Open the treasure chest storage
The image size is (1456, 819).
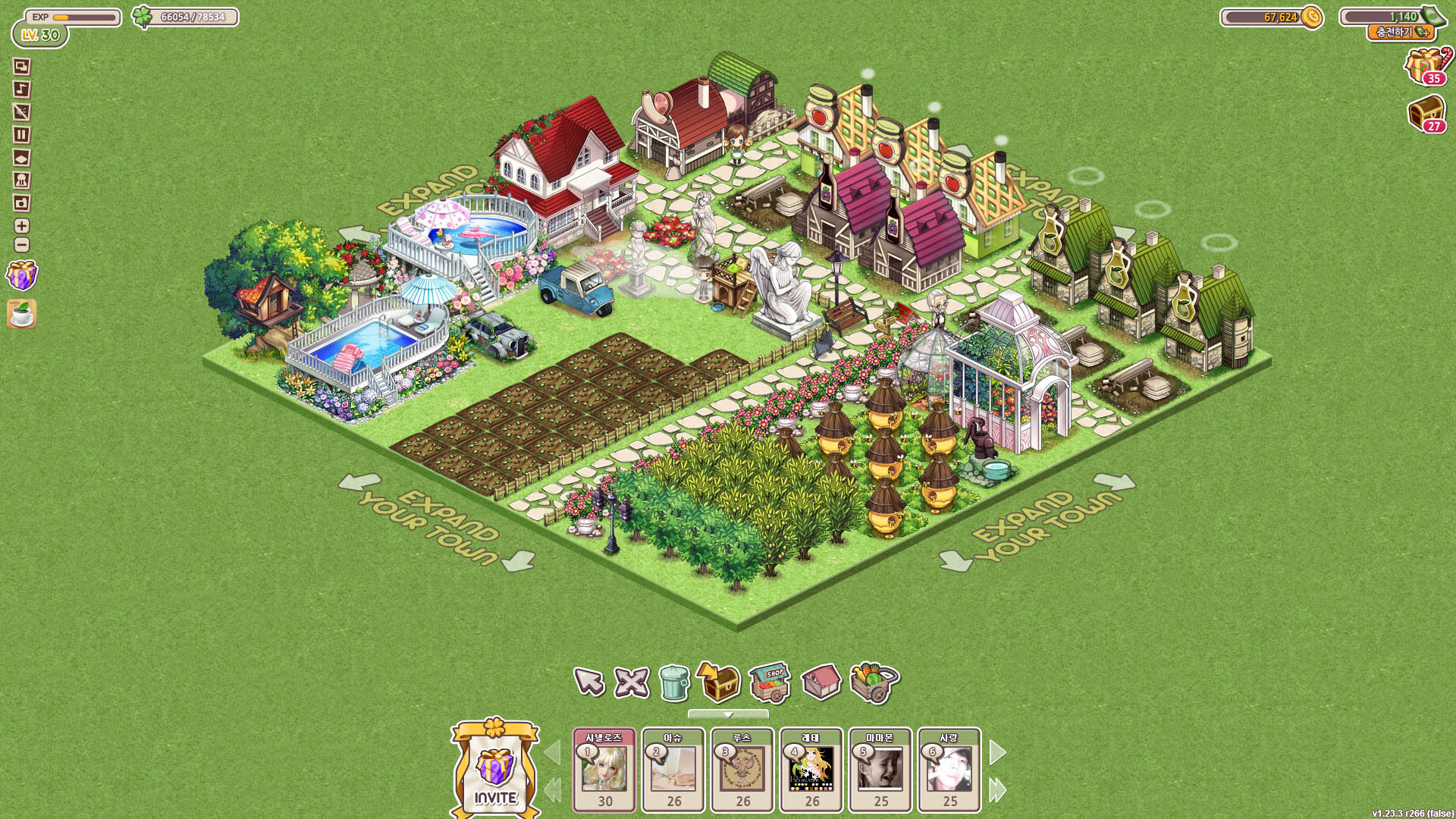[718, 682]
